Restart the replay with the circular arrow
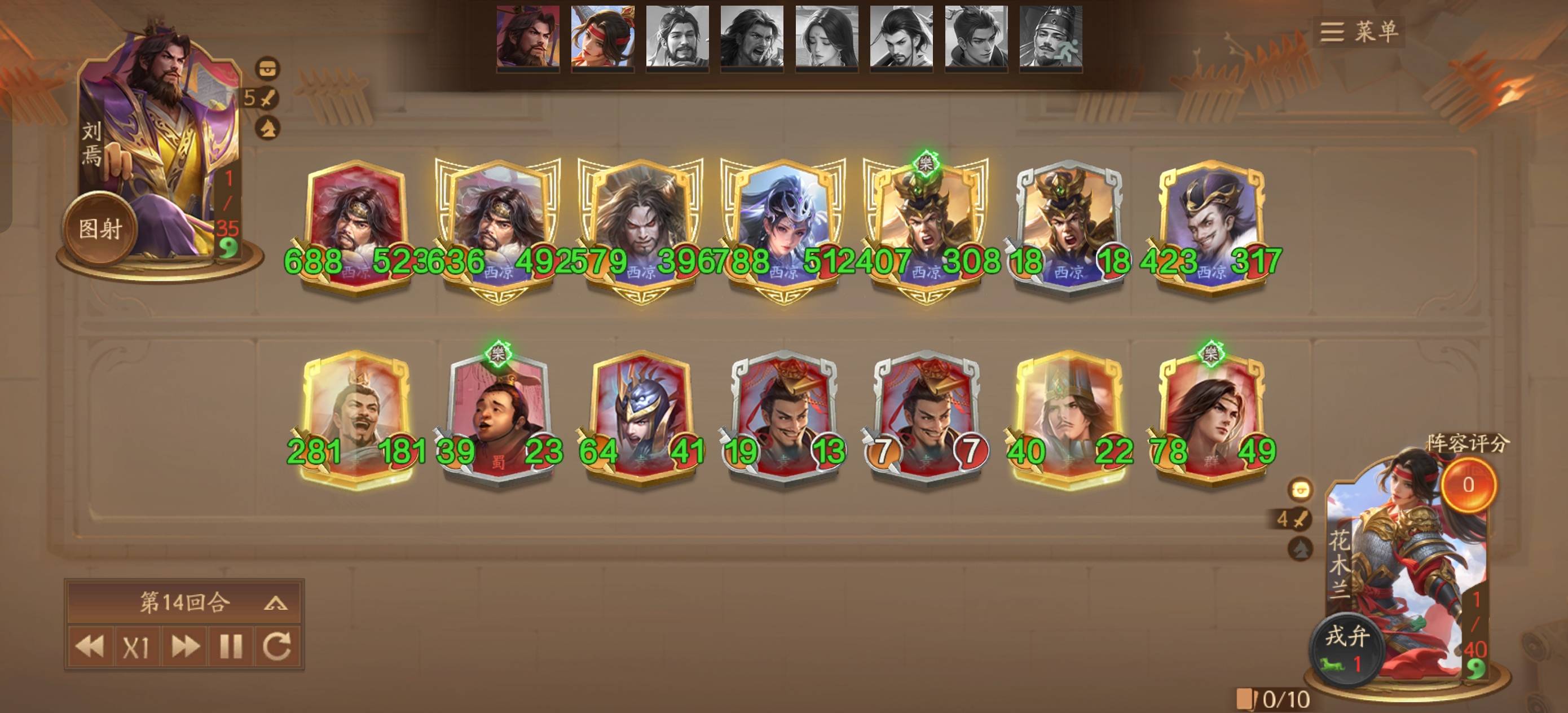Viewport: 1568px width, 713px height. coord(278,646)
